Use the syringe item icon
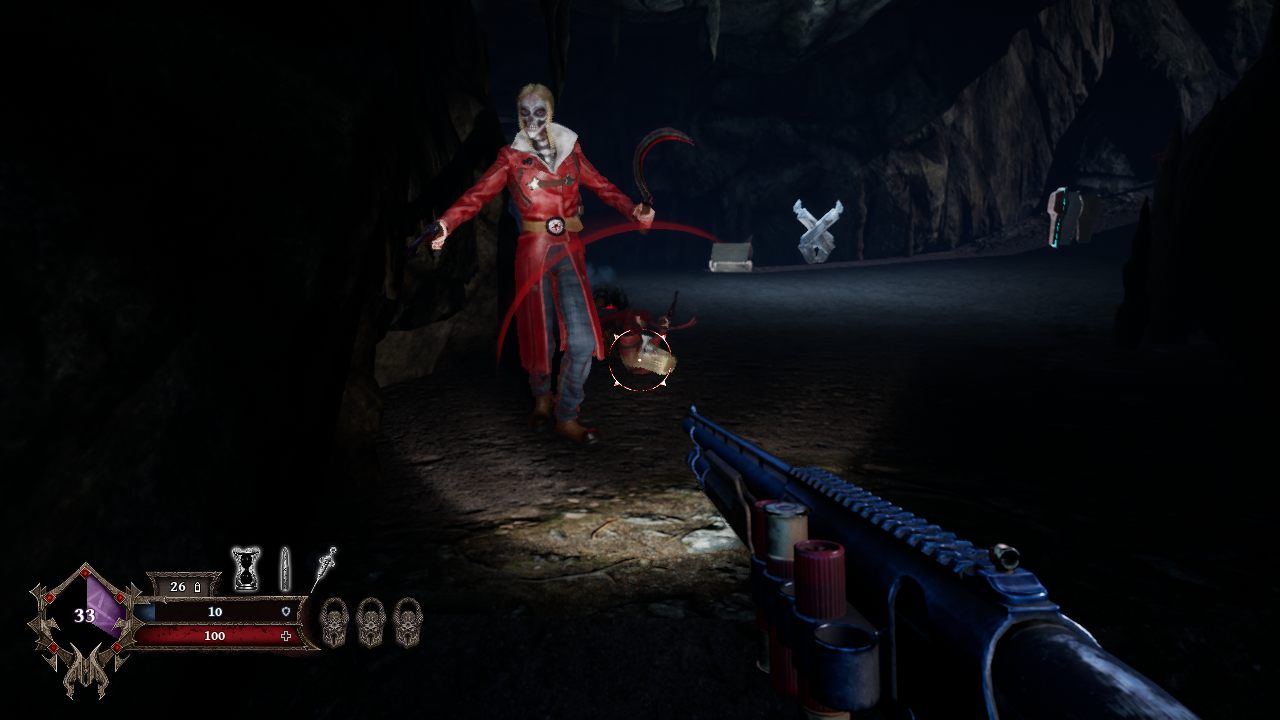The image size is (1280, 720). click(325, 567)
